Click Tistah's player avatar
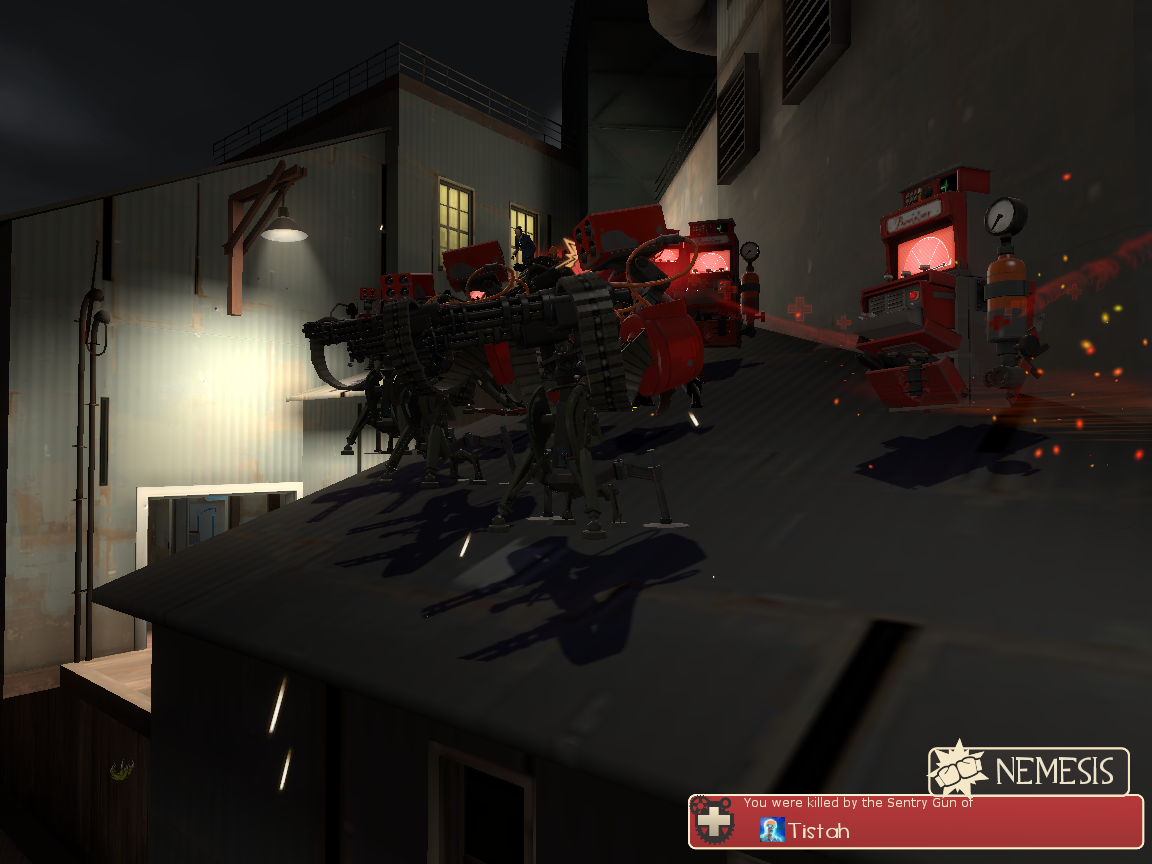The width and height of the screenshot is (1152, 864). 771,829
